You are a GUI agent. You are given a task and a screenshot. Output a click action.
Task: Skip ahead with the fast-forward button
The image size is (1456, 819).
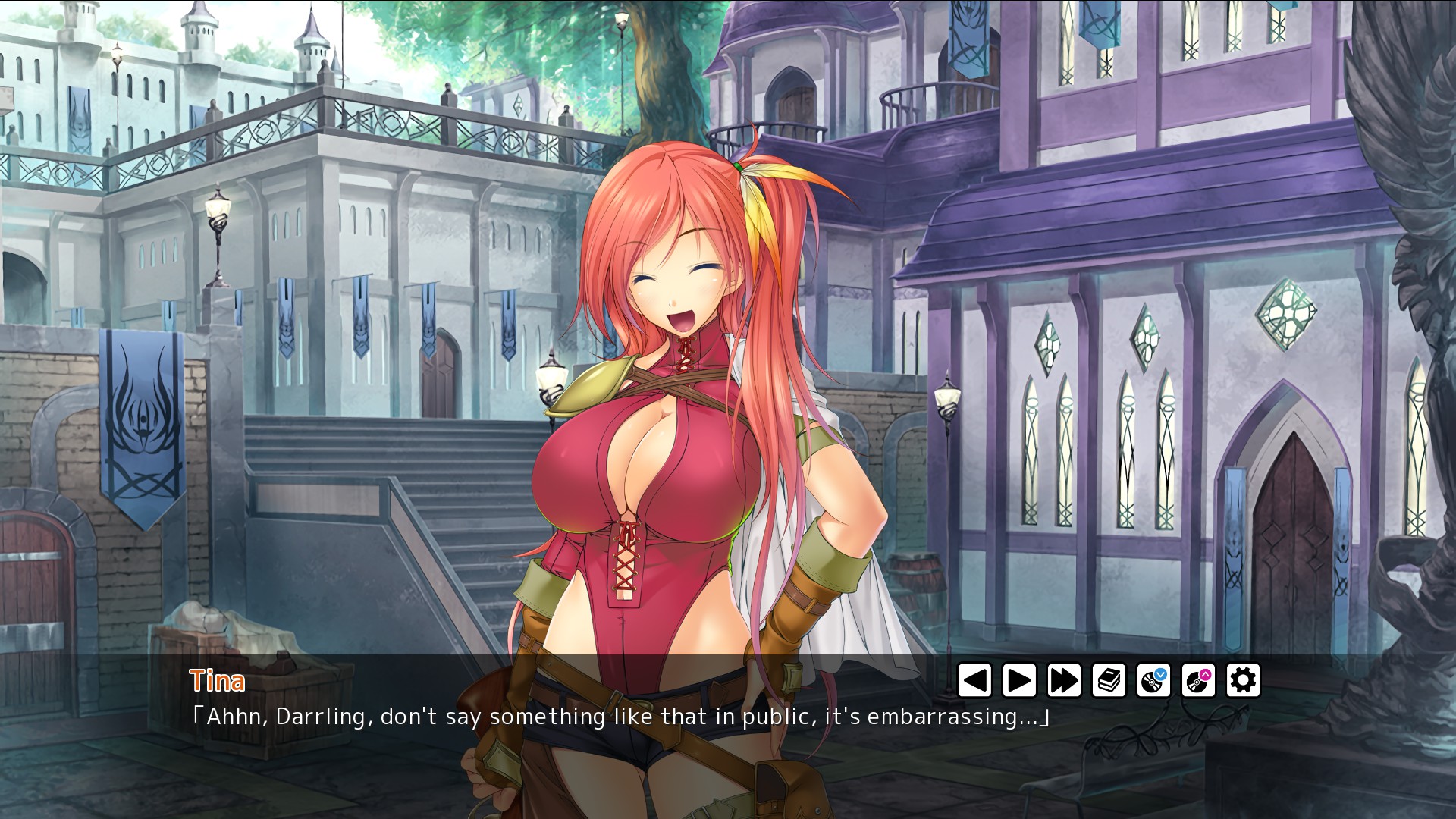tap(1064, 680)
